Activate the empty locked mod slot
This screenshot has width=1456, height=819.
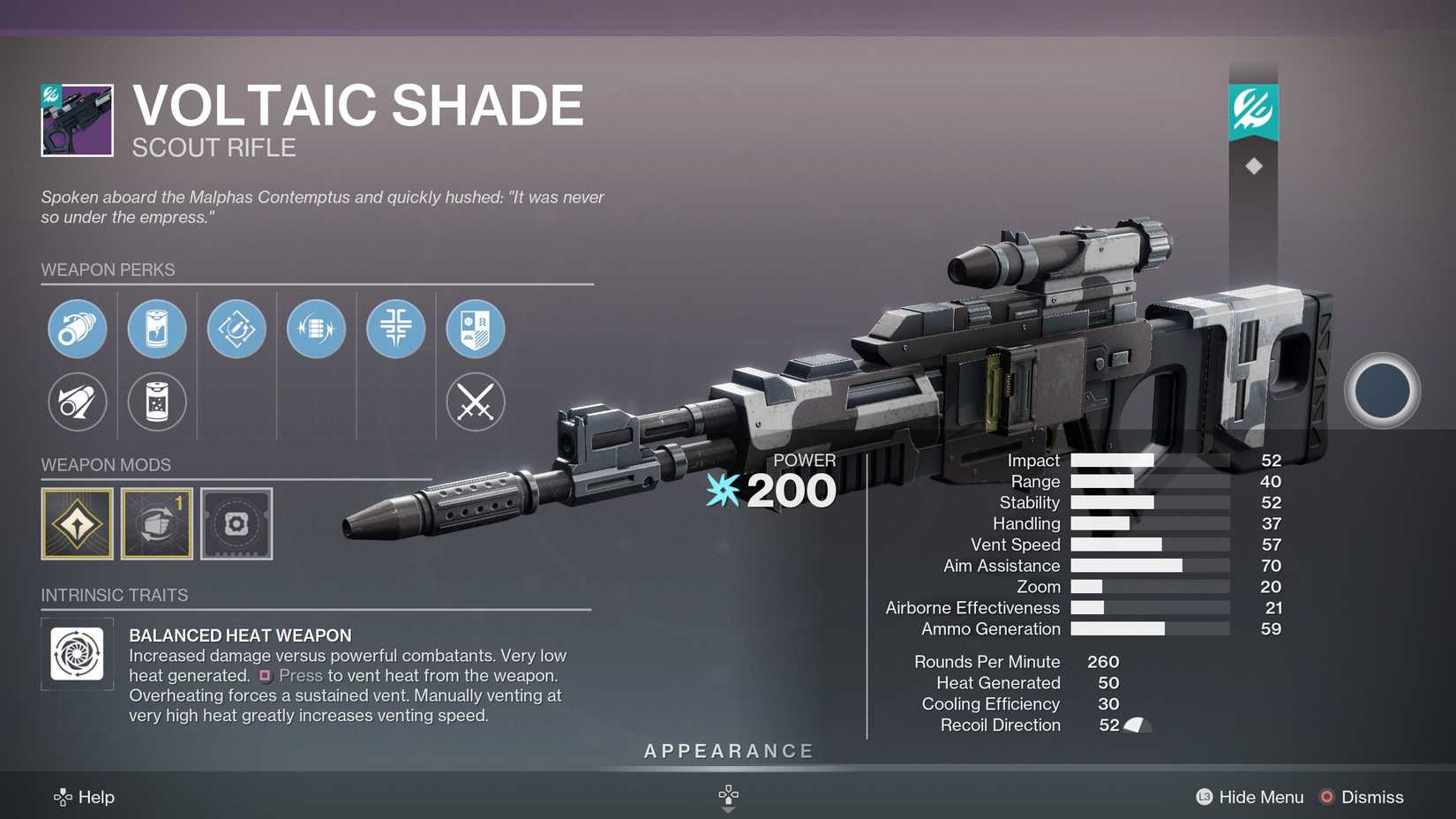click(x=236, y=523)
